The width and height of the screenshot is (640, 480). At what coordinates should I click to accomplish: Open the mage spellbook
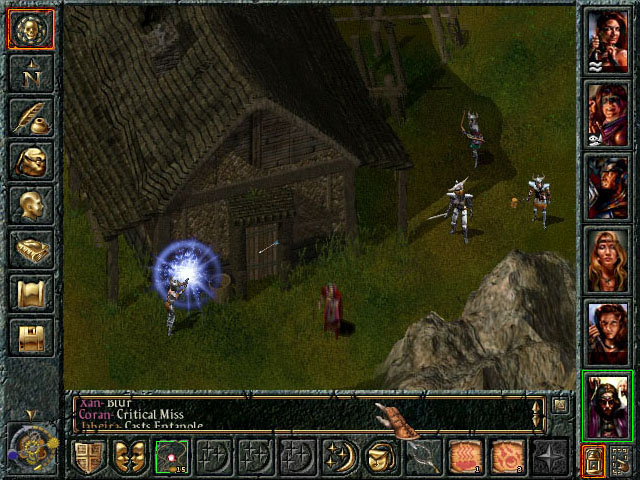click(x=30, y=249)
